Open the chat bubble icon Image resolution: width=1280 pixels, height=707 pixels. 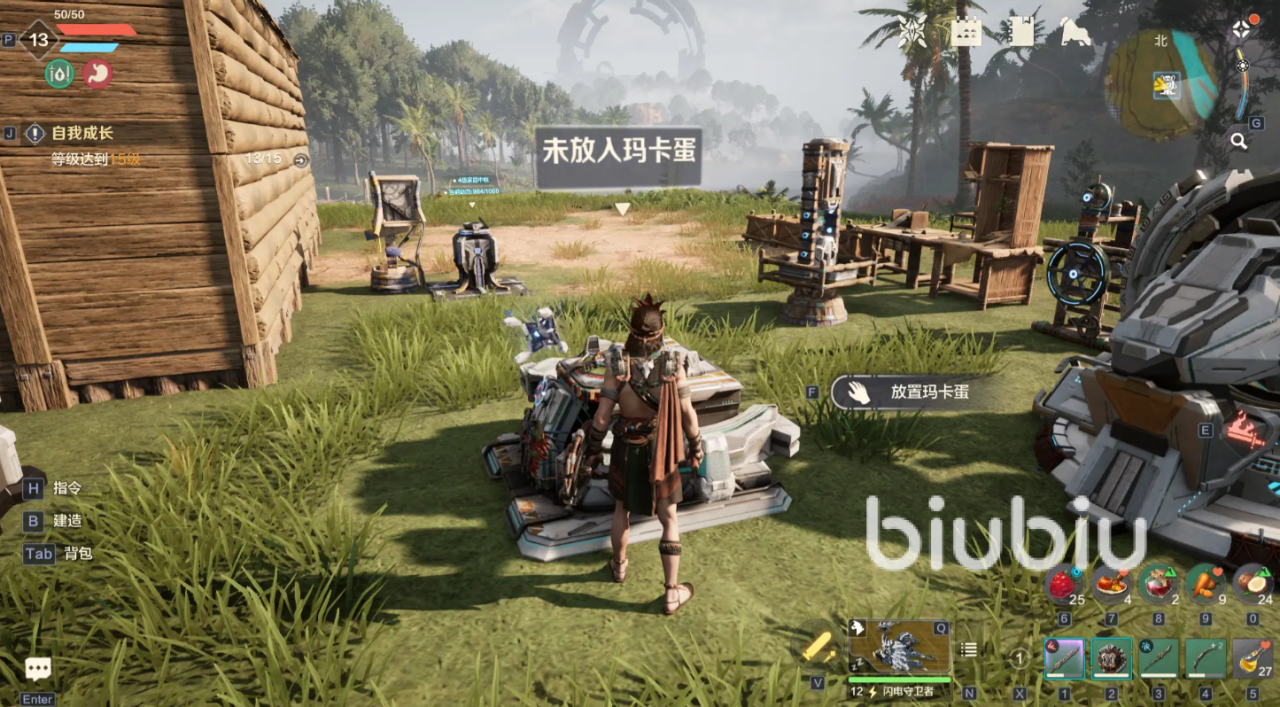click(38, 669)
